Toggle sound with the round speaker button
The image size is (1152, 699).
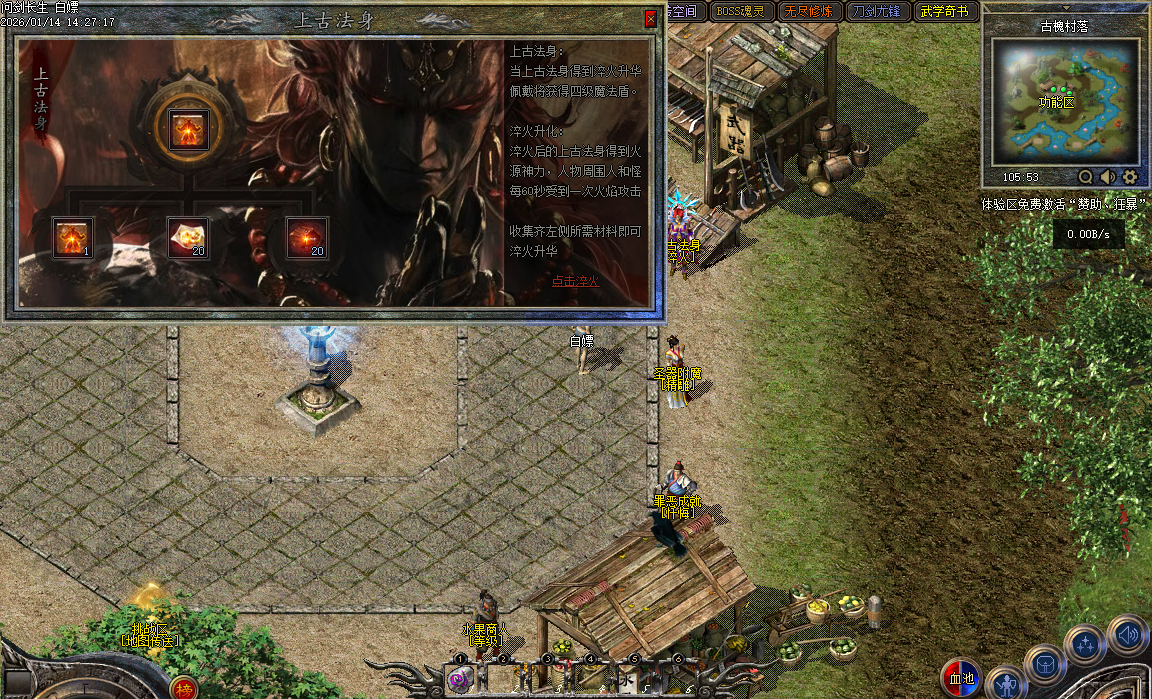click(1127, 634)
